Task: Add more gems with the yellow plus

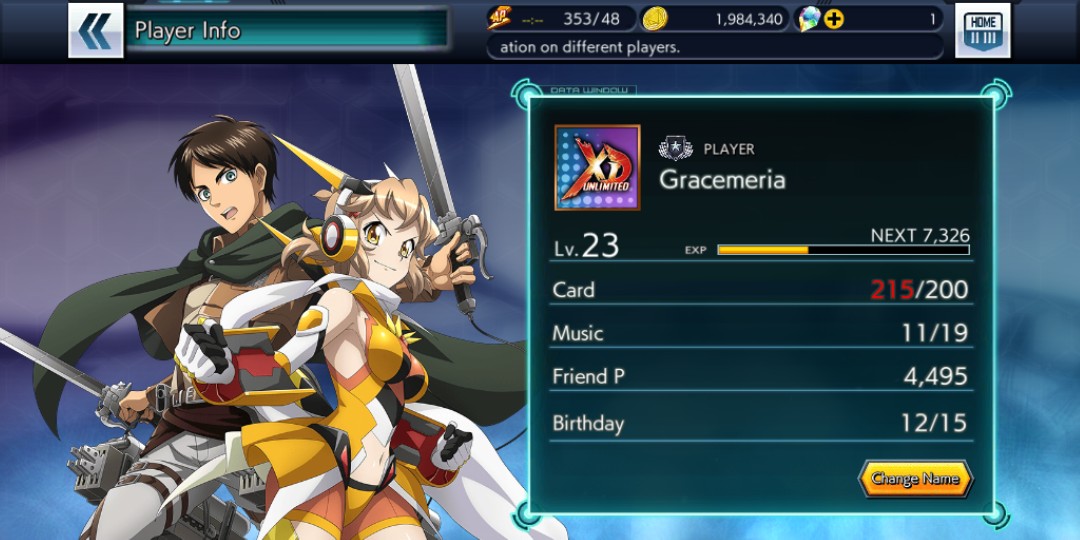Action: 834,18
